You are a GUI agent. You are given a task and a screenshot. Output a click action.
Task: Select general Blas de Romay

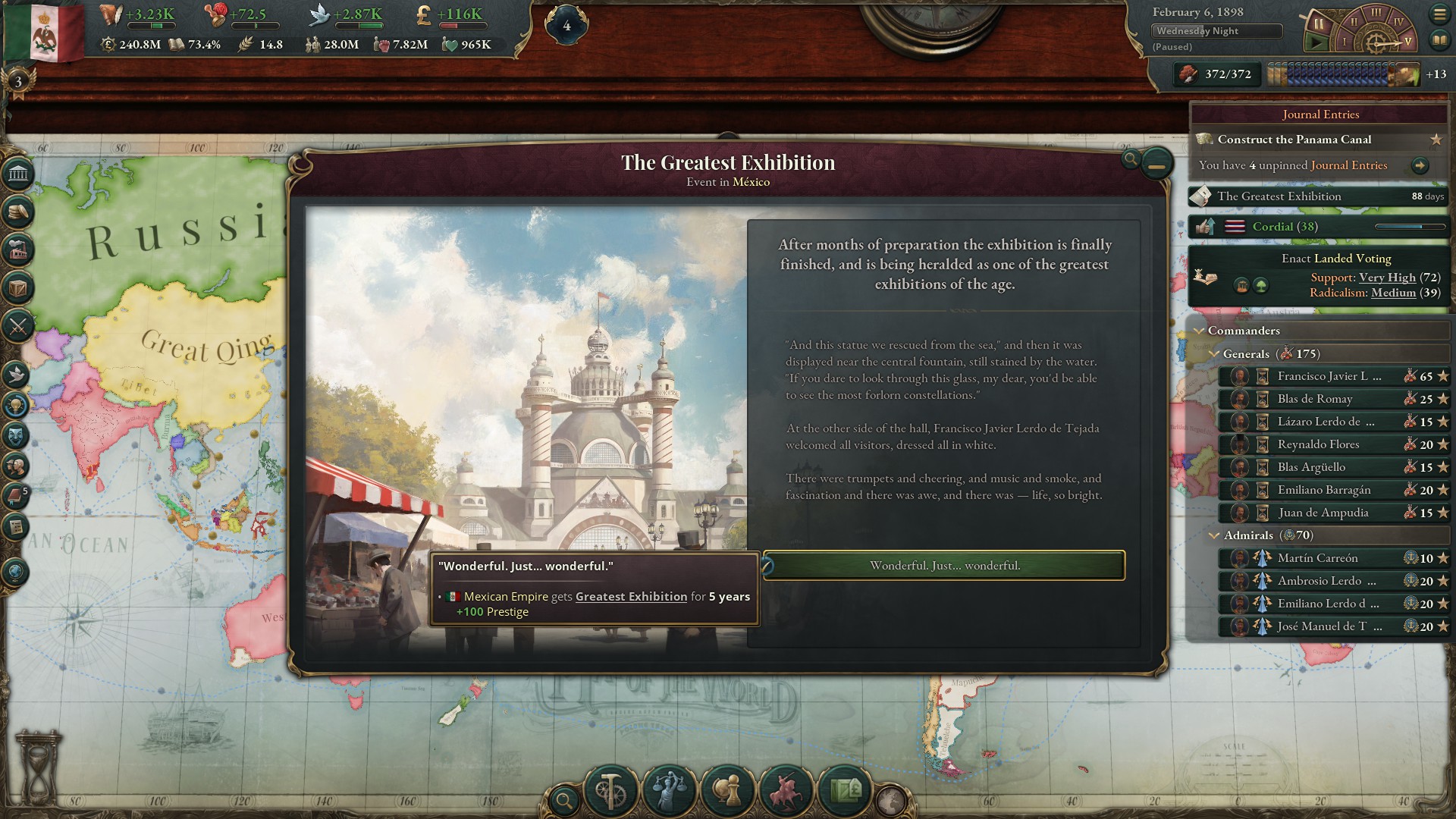[x=1315, y=399]
